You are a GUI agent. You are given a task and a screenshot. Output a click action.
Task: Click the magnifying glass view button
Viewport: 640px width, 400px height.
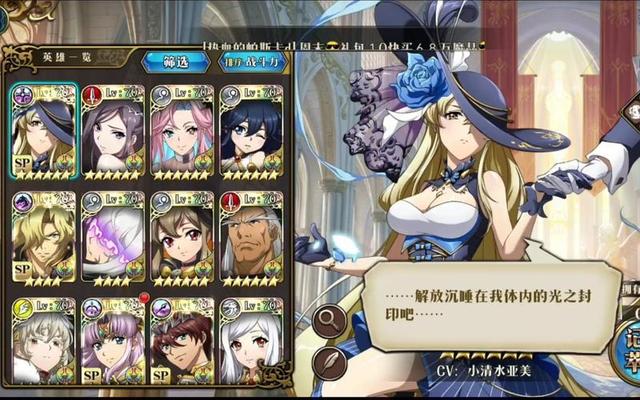[x=328, y=320]
